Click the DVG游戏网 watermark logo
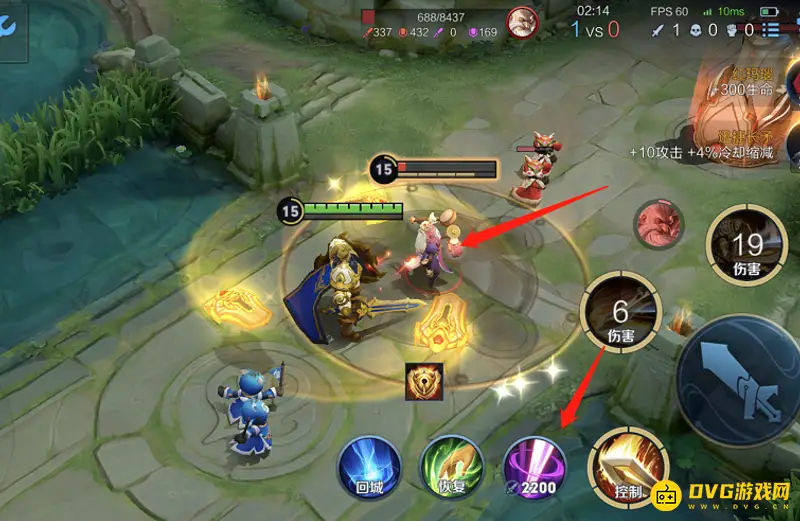The height and width of the screenshot is (521, 800). pyautogui.click(x=722, y=495)
